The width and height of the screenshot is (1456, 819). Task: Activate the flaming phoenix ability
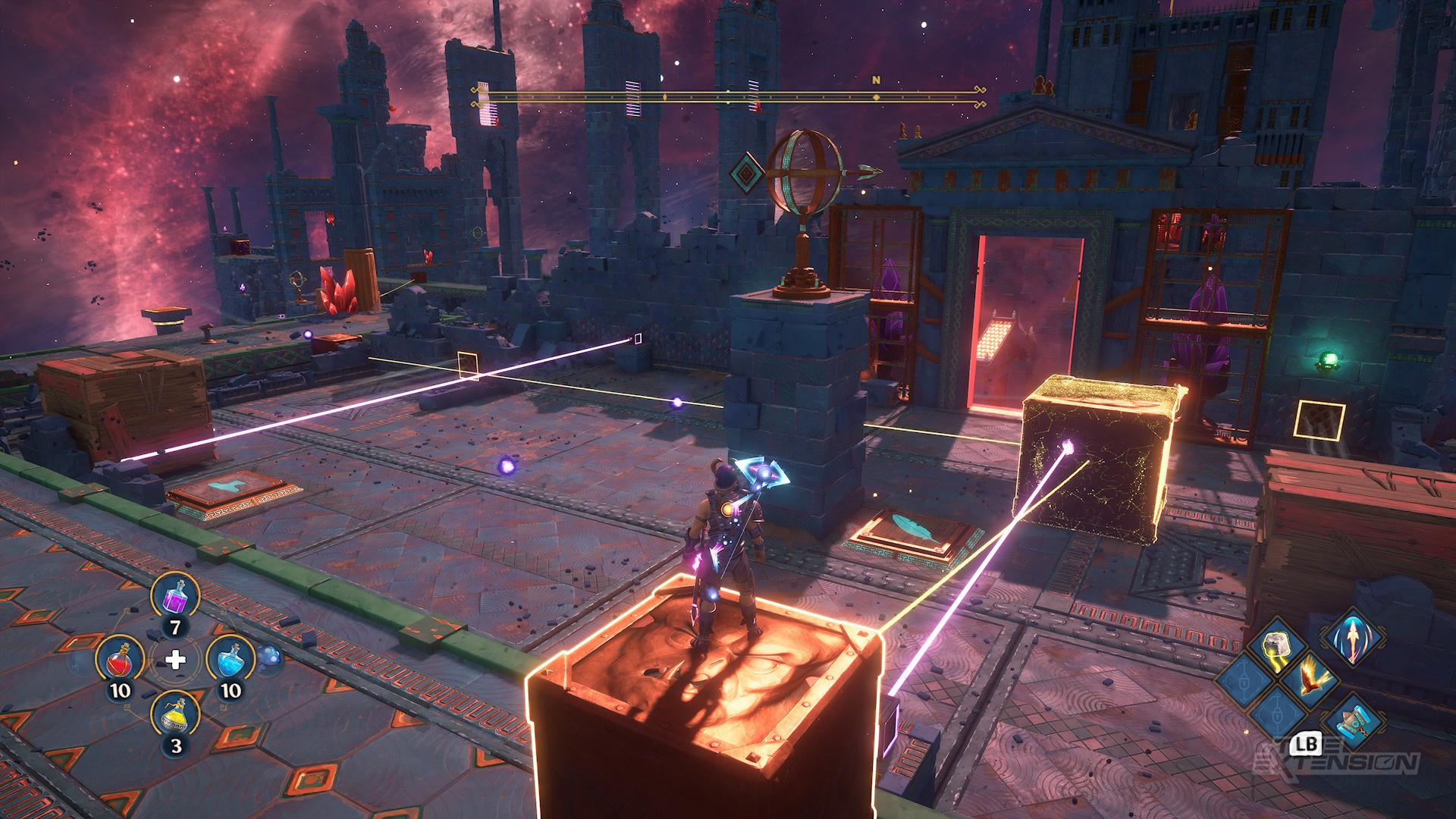click(x=1309, y=677)
